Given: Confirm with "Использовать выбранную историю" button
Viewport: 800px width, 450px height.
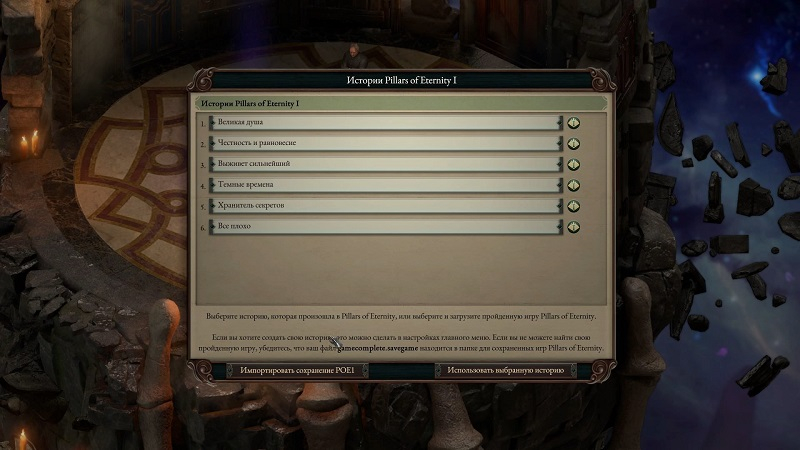Looking at the screenshot, I should pos(506,370).
